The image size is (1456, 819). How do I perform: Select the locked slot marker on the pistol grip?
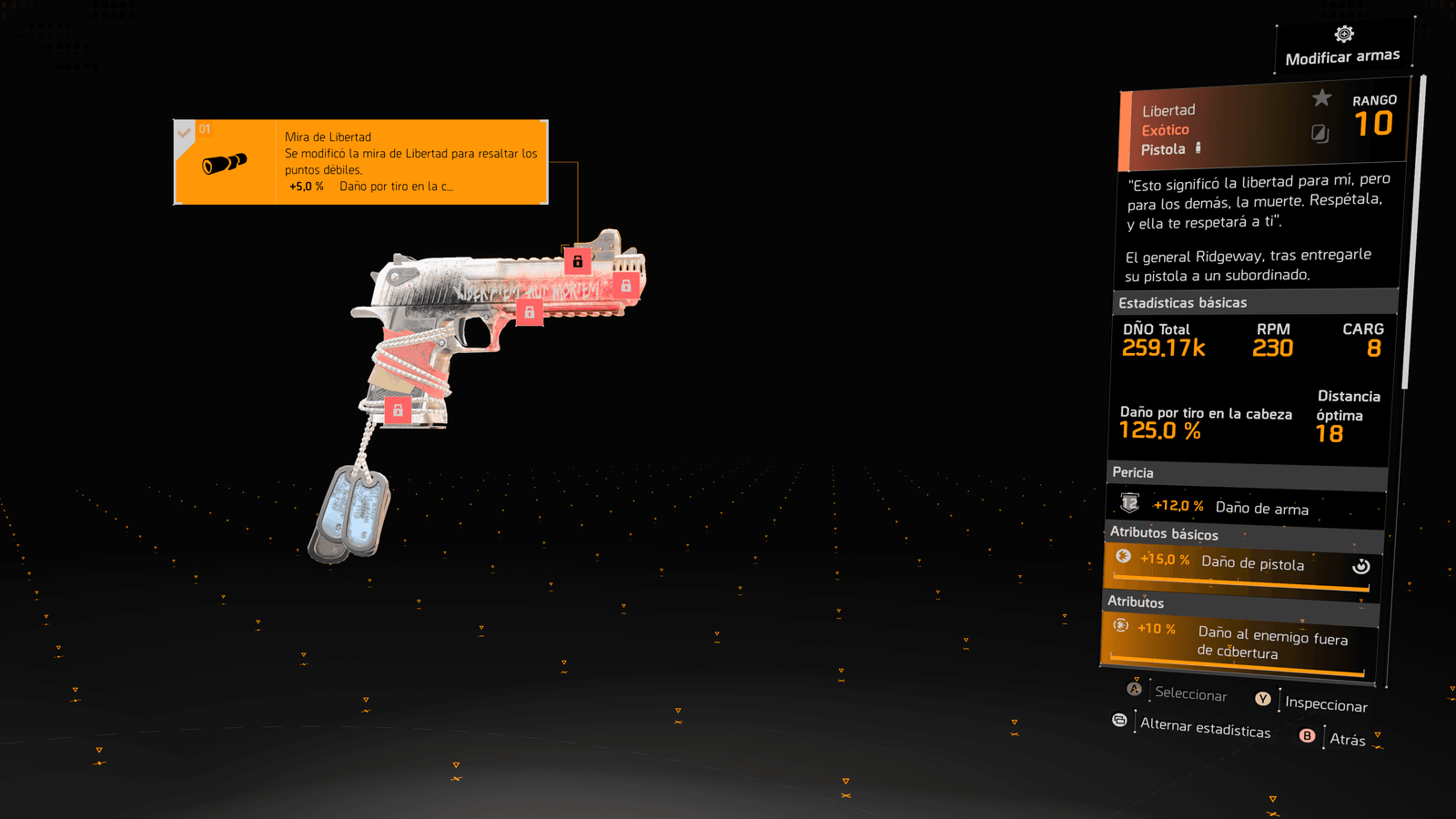[x=398, y=410]
